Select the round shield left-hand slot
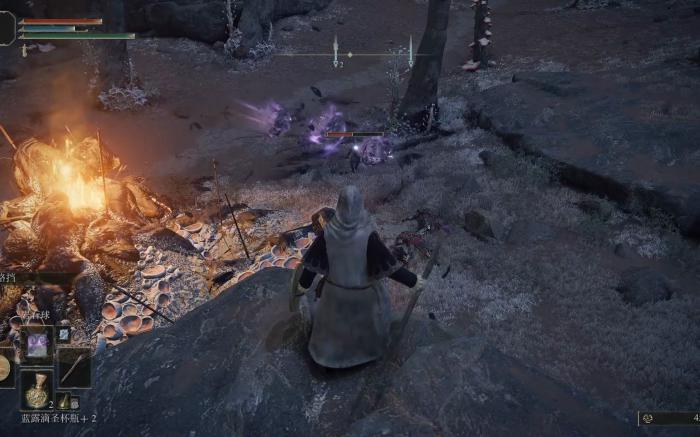 click(x=5, y=368)
